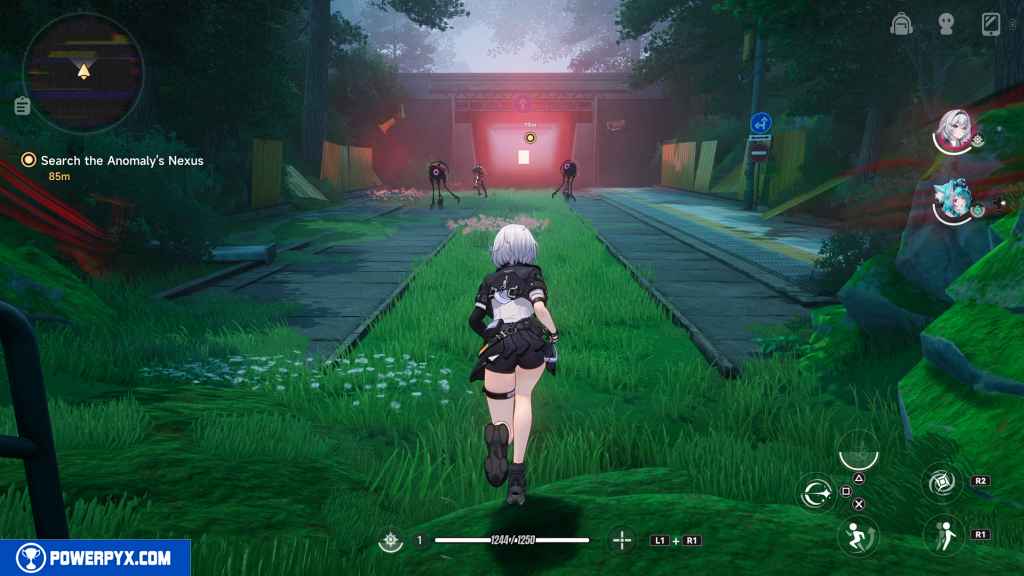Open the circular minimap
This screenshot has height=576, width=1024.
[83, 73]
